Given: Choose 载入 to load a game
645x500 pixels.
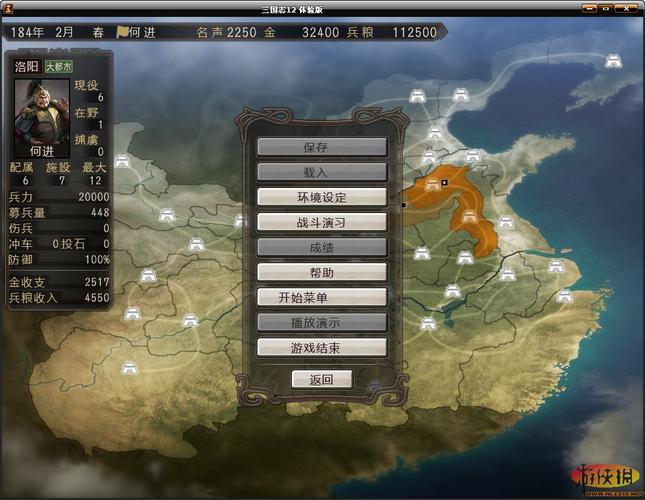Looking at the screenshot, I should coord(321,172).
